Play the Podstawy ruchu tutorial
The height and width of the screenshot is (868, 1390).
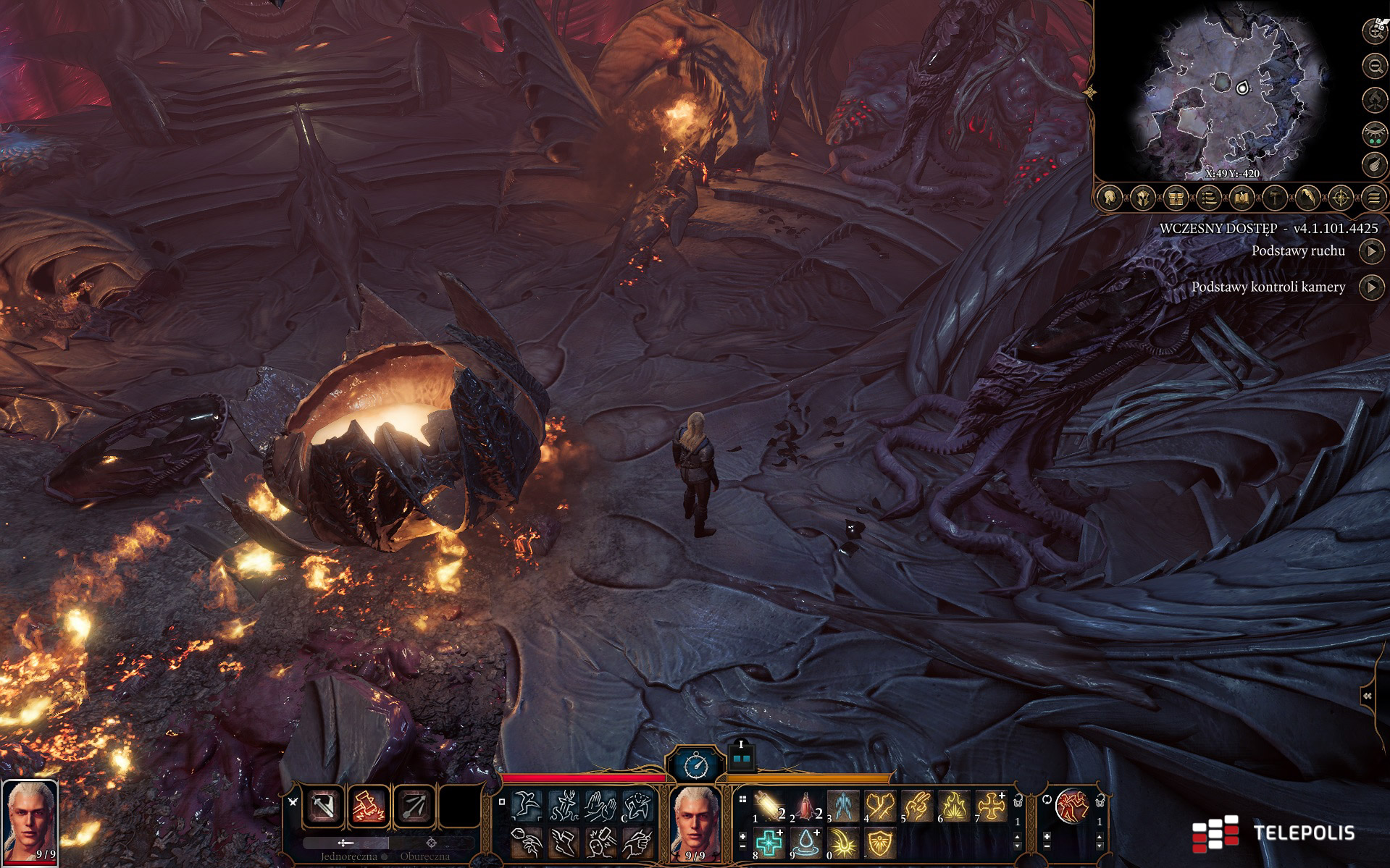[x=1370, y=251]
